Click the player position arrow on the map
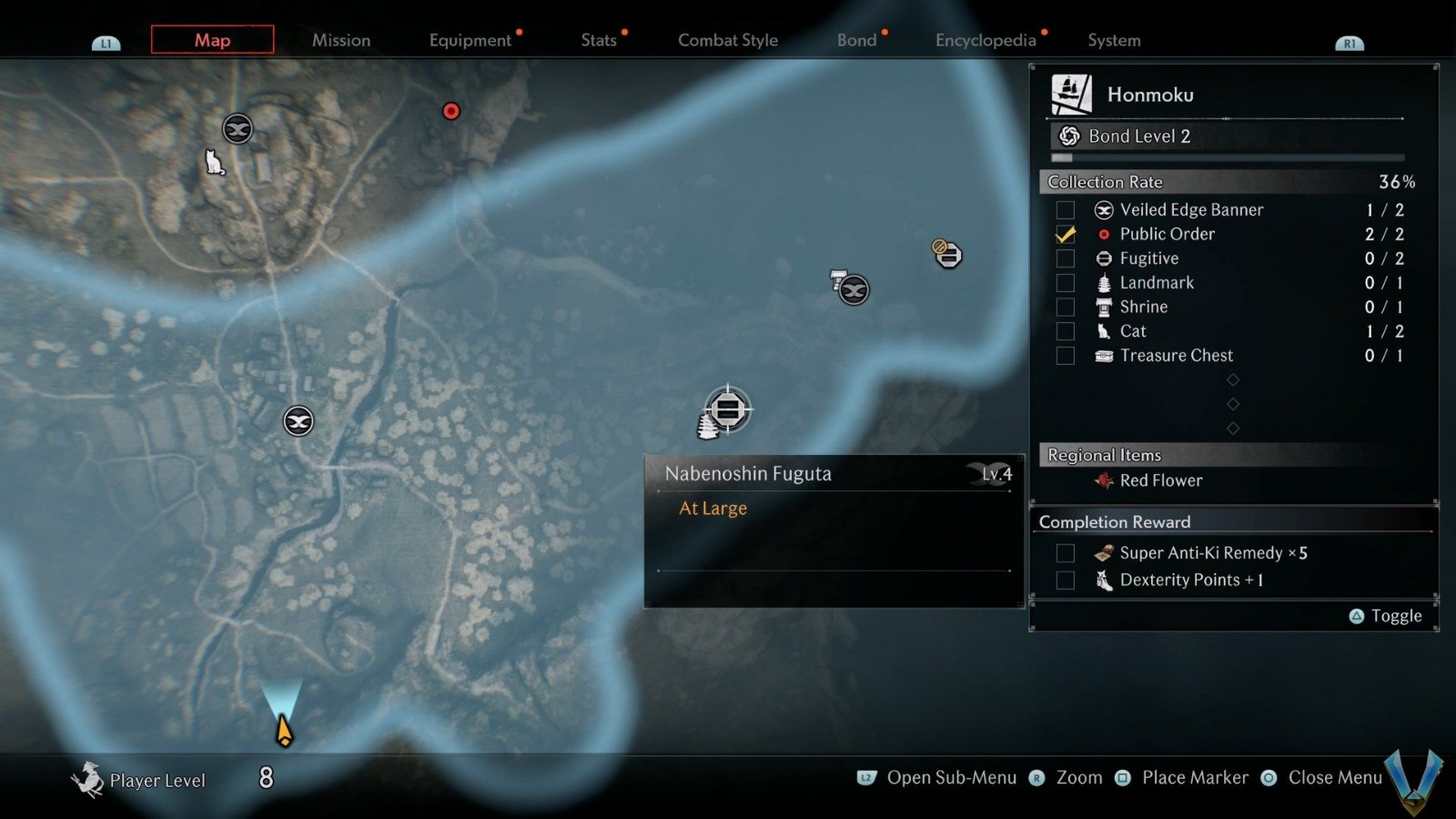 [284, 731]
